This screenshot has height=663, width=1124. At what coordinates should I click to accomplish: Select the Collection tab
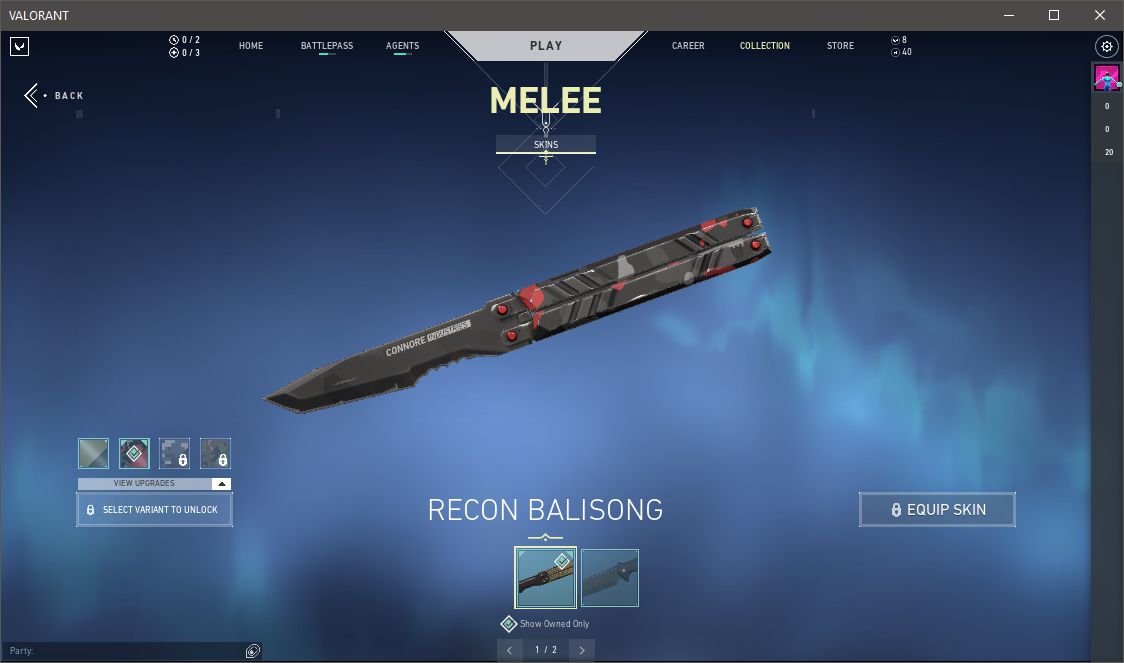click(765, 46)
